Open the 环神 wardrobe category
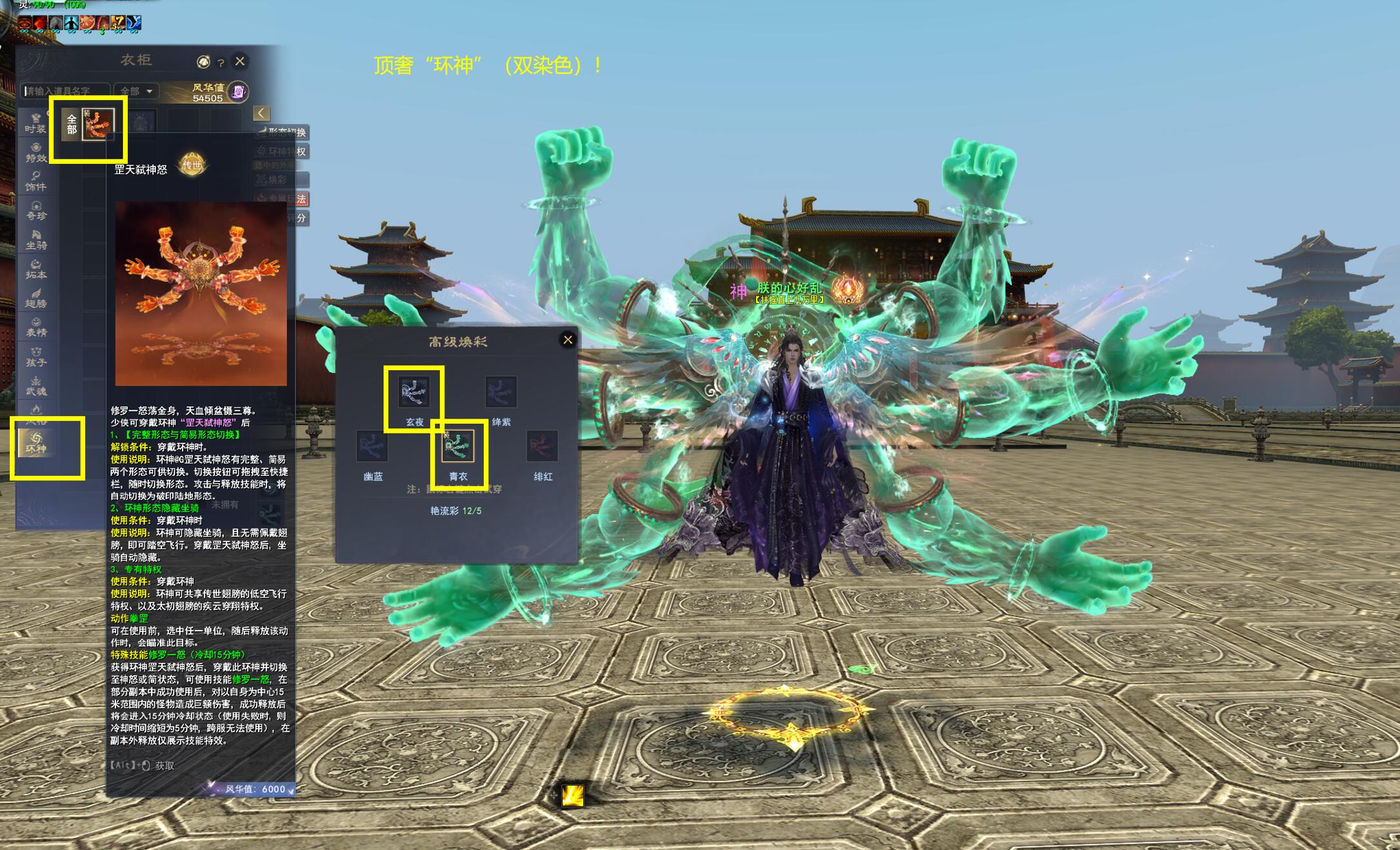The width and height of the screenshot is (1400, 850). pos(36,443)
